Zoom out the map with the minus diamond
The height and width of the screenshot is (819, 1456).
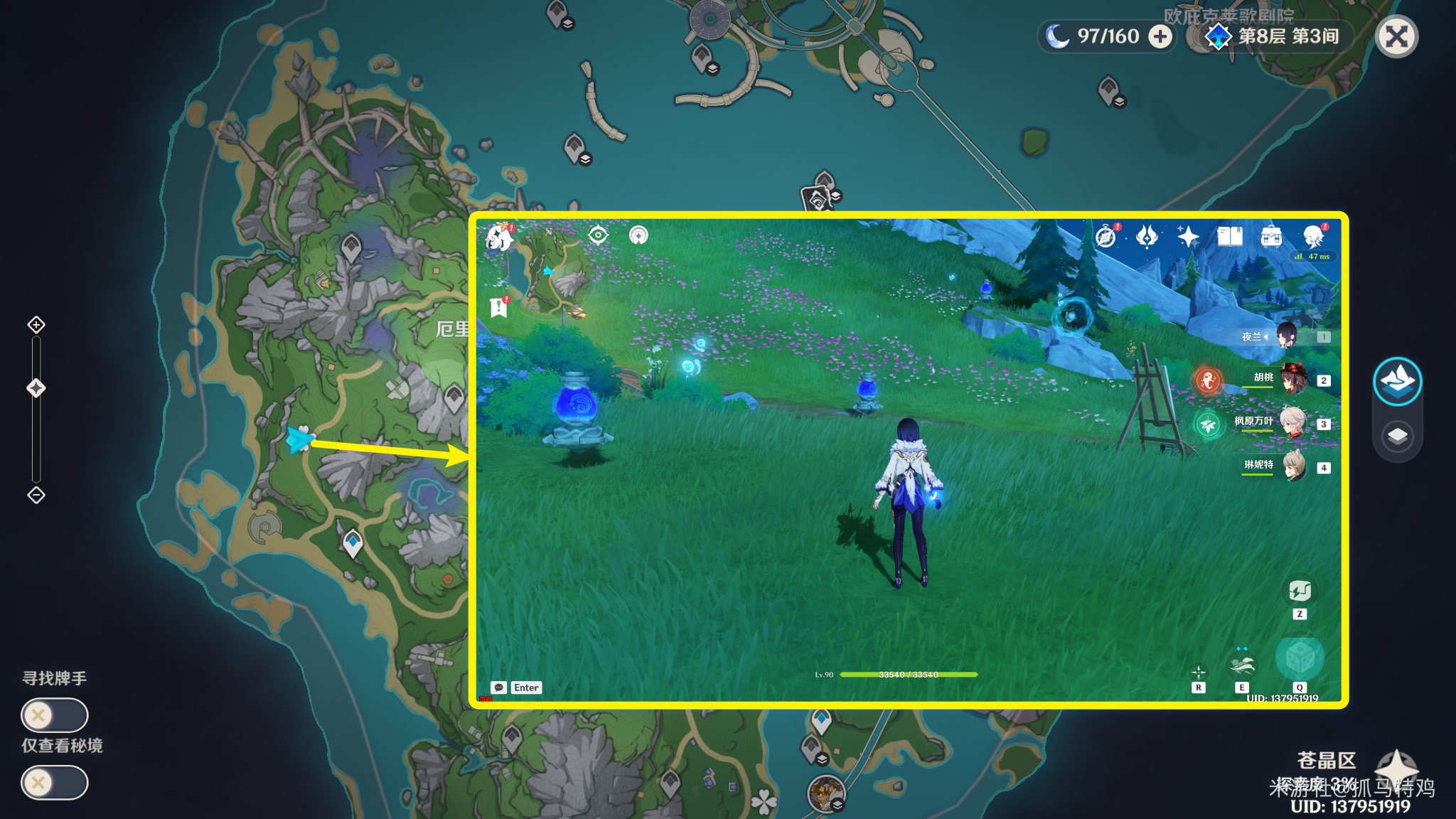36,495
